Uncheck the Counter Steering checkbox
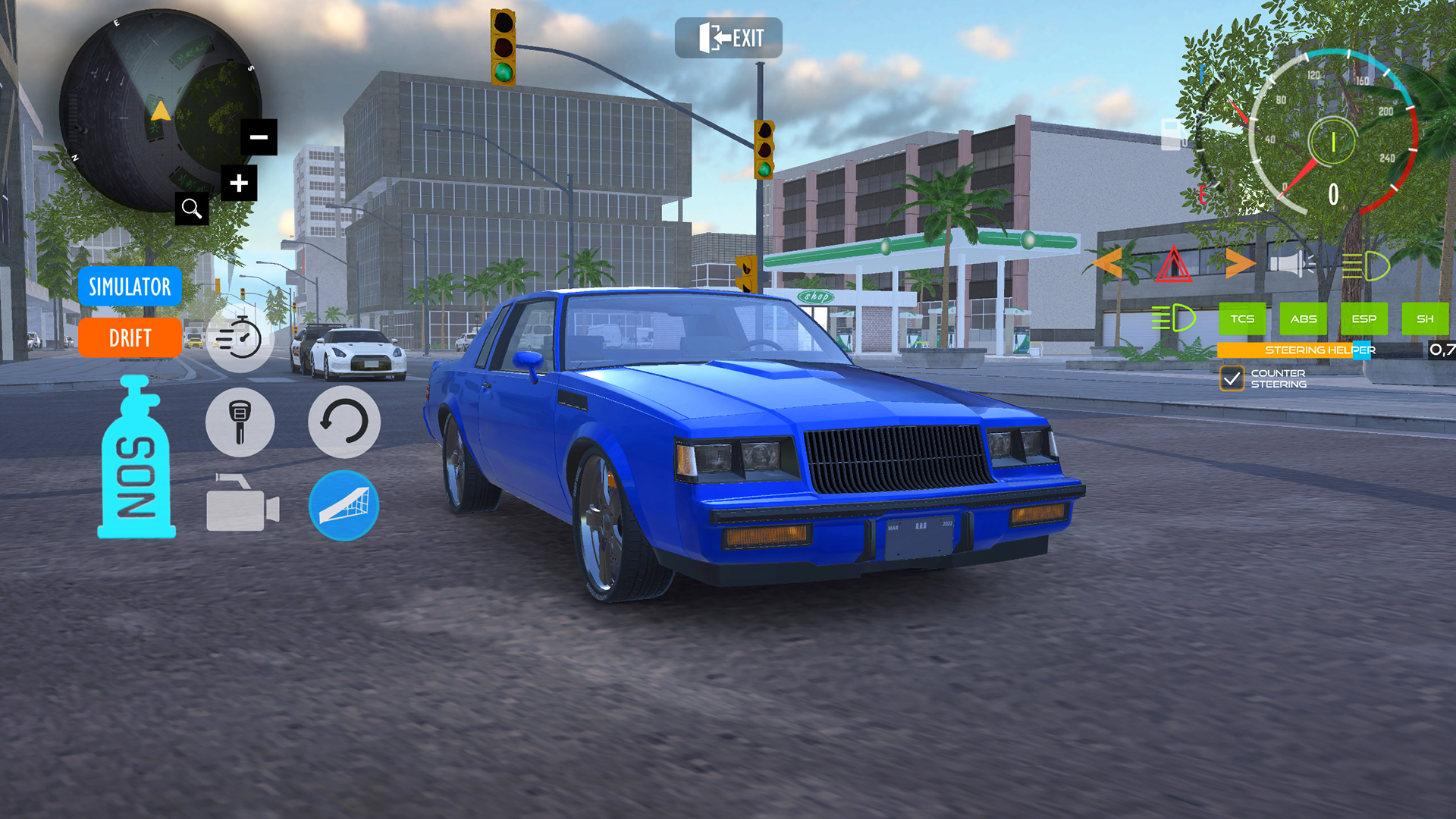This screenshot has width=1456, height=819. click(1233, 378)
